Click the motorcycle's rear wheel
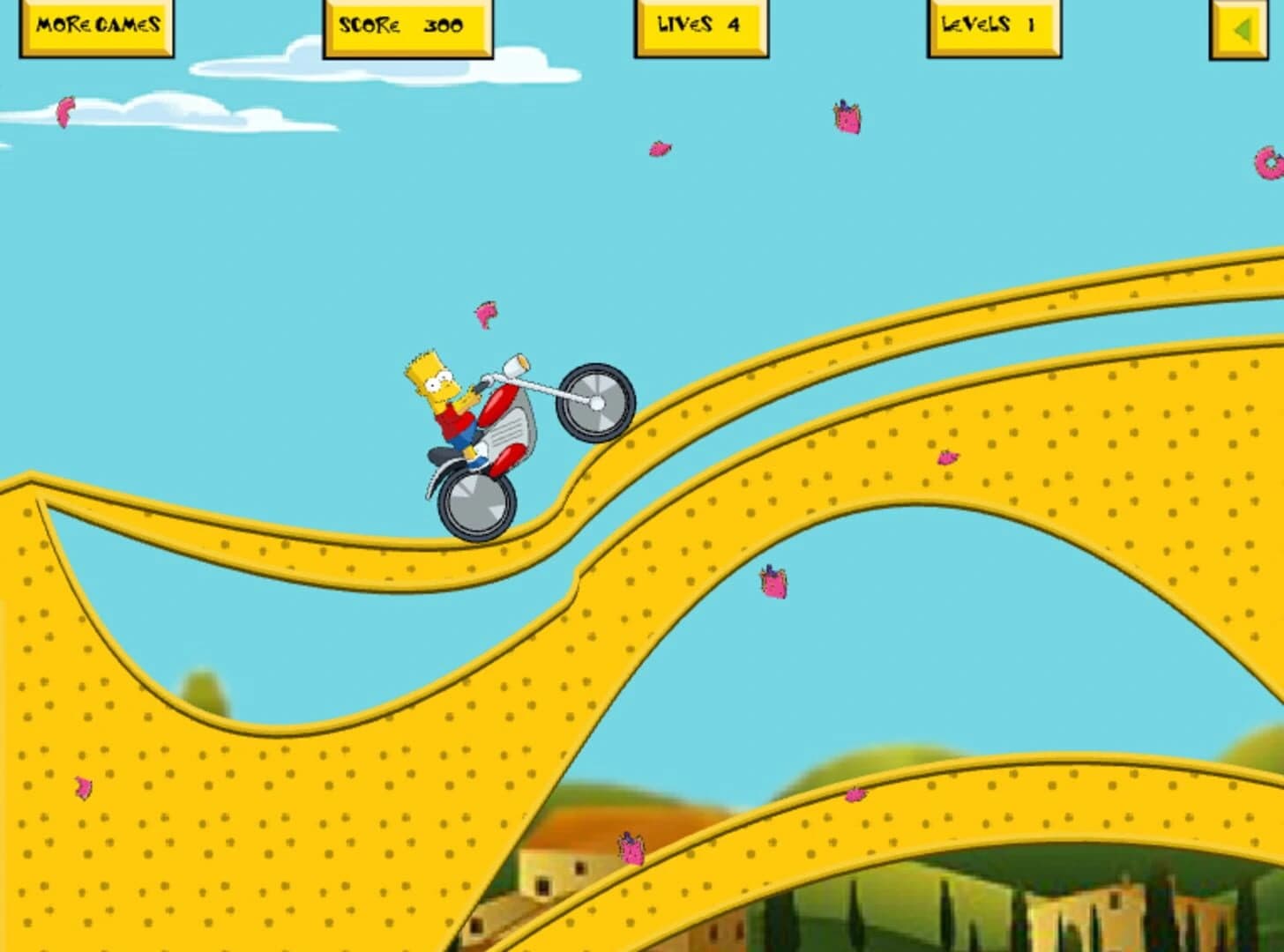This screenshot has width=1284, height=952. click(x=476, y=504)
